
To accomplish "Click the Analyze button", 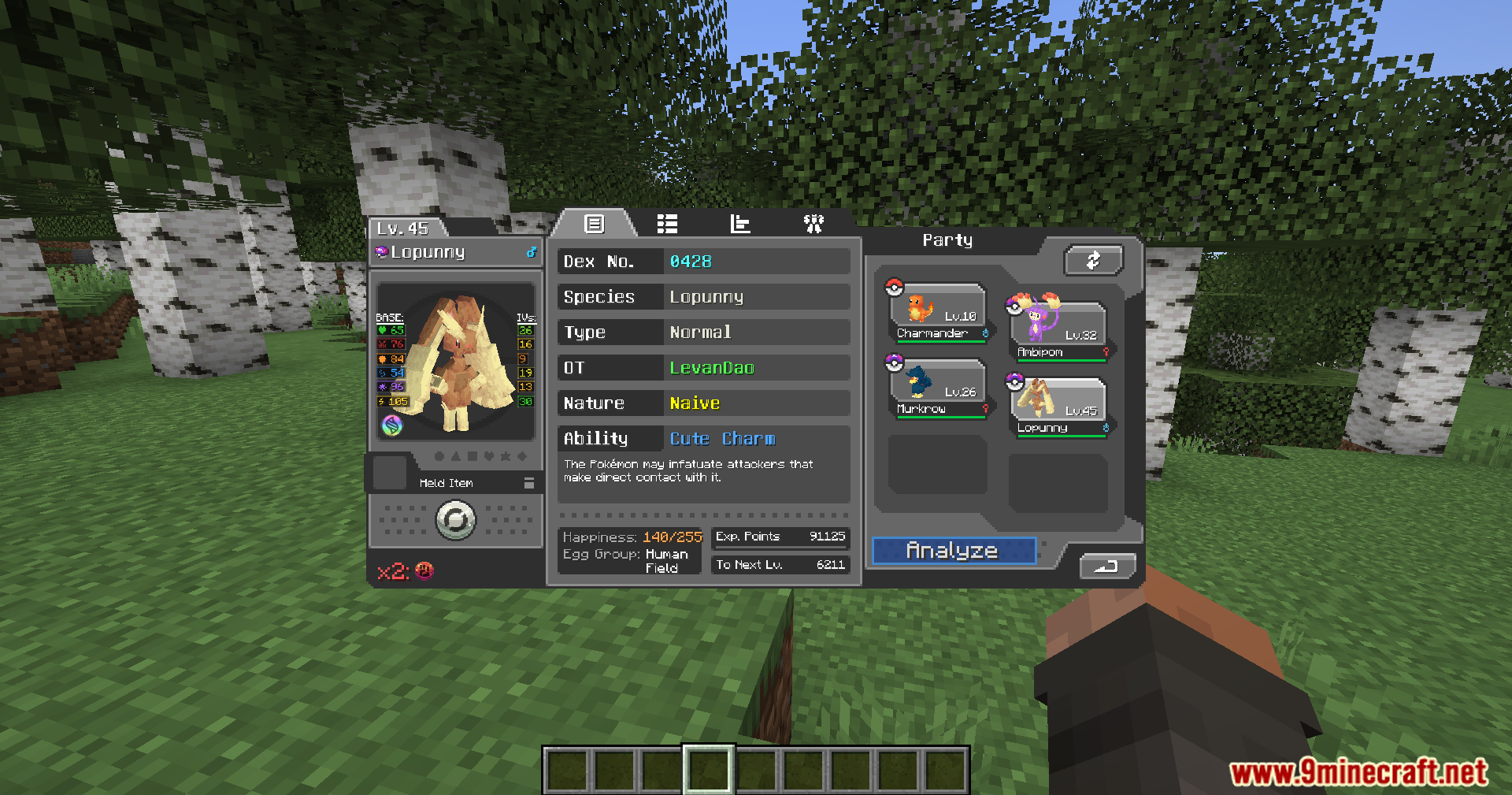I will (x=953, y=551).
